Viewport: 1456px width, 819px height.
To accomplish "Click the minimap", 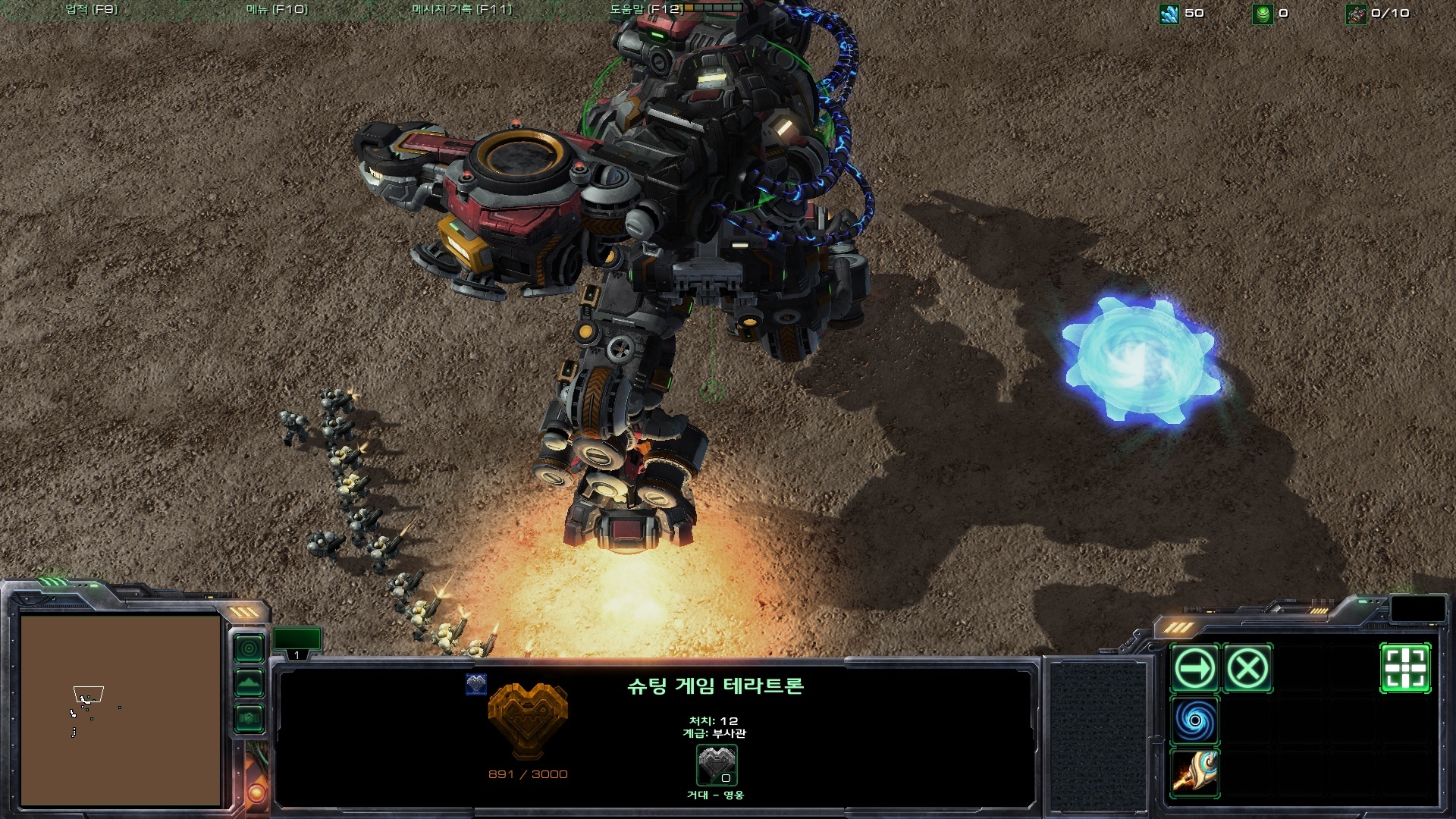I will (x=121, y=710).
